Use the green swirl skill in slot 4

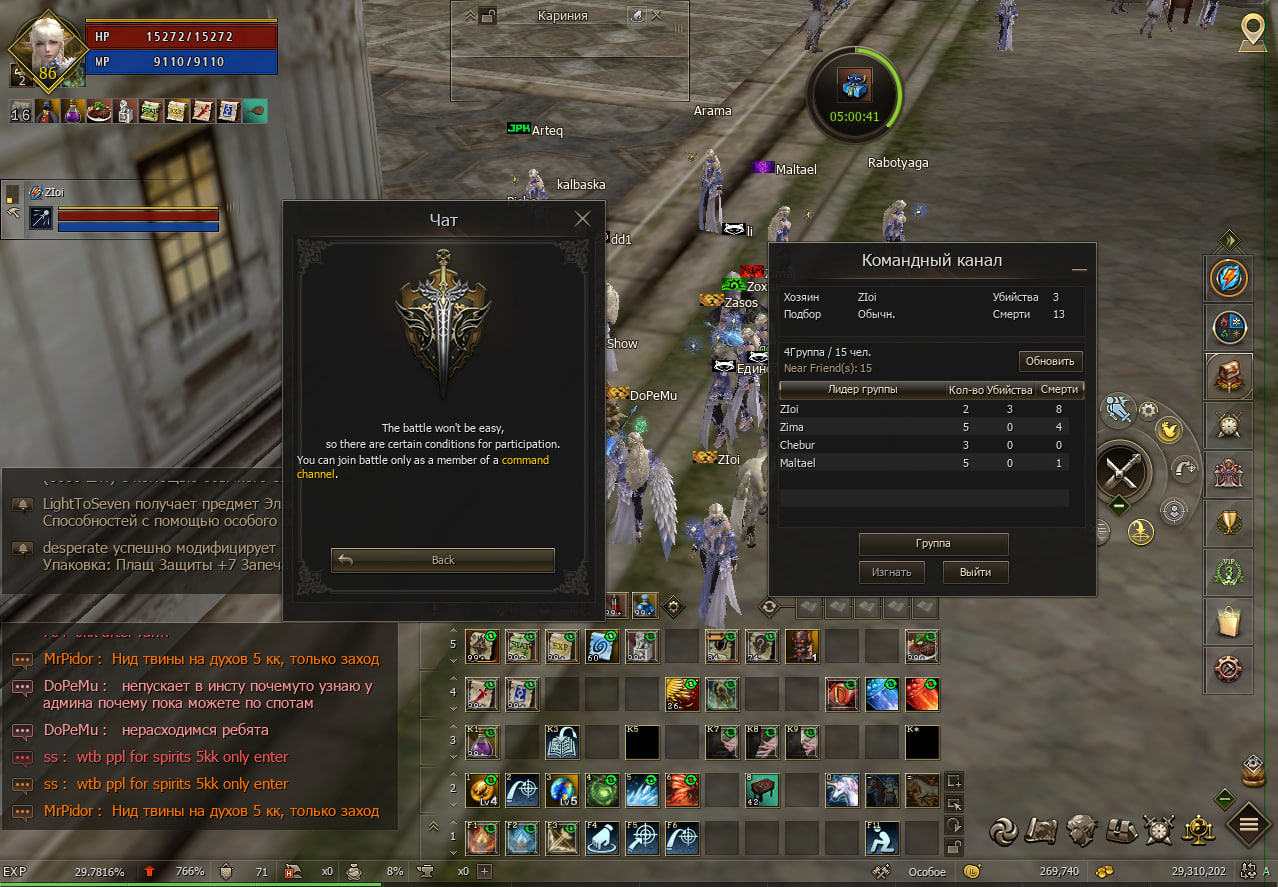click(x=602, y=790)
